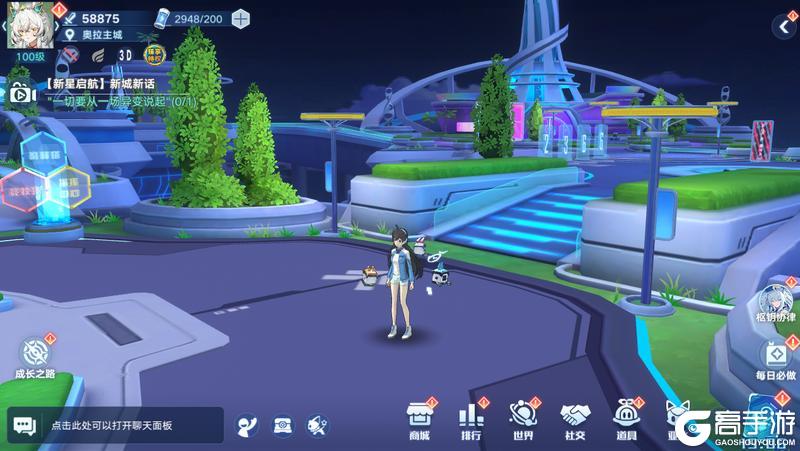Open the 社交 social menu
Screen dimensions: 800x451
click(x=574, y=419)
